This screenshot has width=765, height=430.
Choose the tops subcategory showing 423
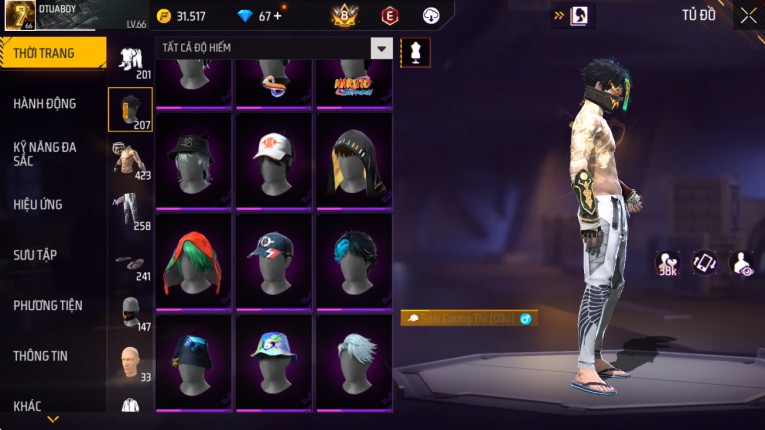[x=130, y=159]
